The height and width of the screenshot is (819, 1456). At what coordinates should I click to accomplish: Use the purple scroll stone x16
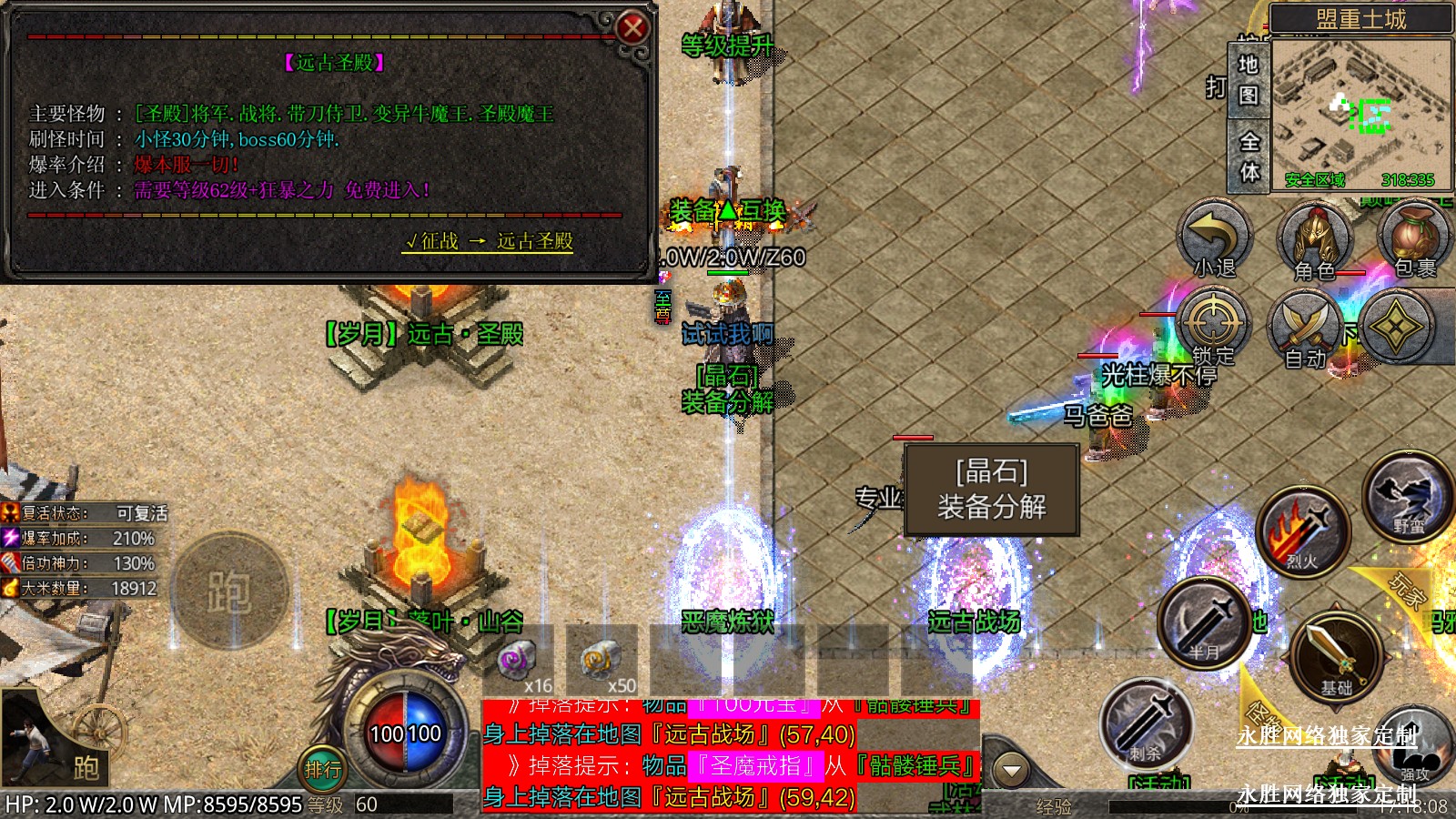click(x=520, y=661)
